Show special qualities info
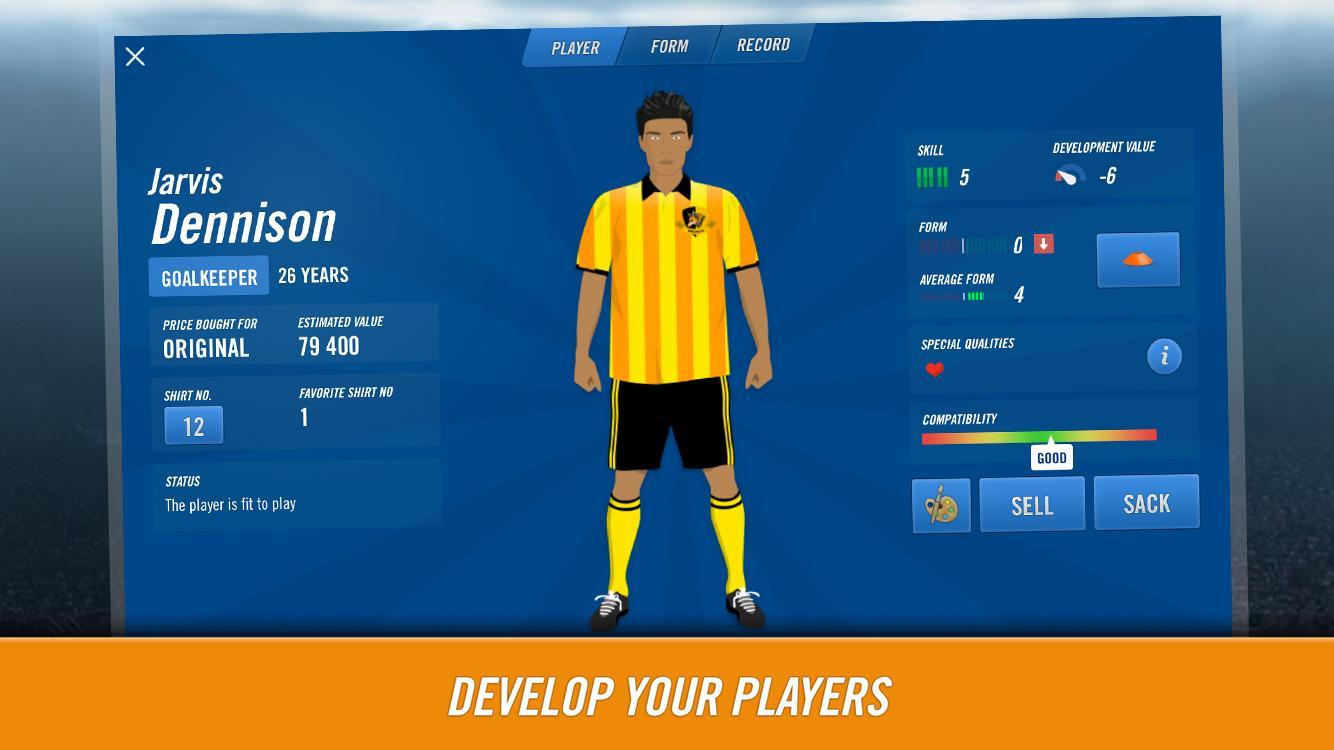Screen dimensions: 1334x750 [1164, 356]
